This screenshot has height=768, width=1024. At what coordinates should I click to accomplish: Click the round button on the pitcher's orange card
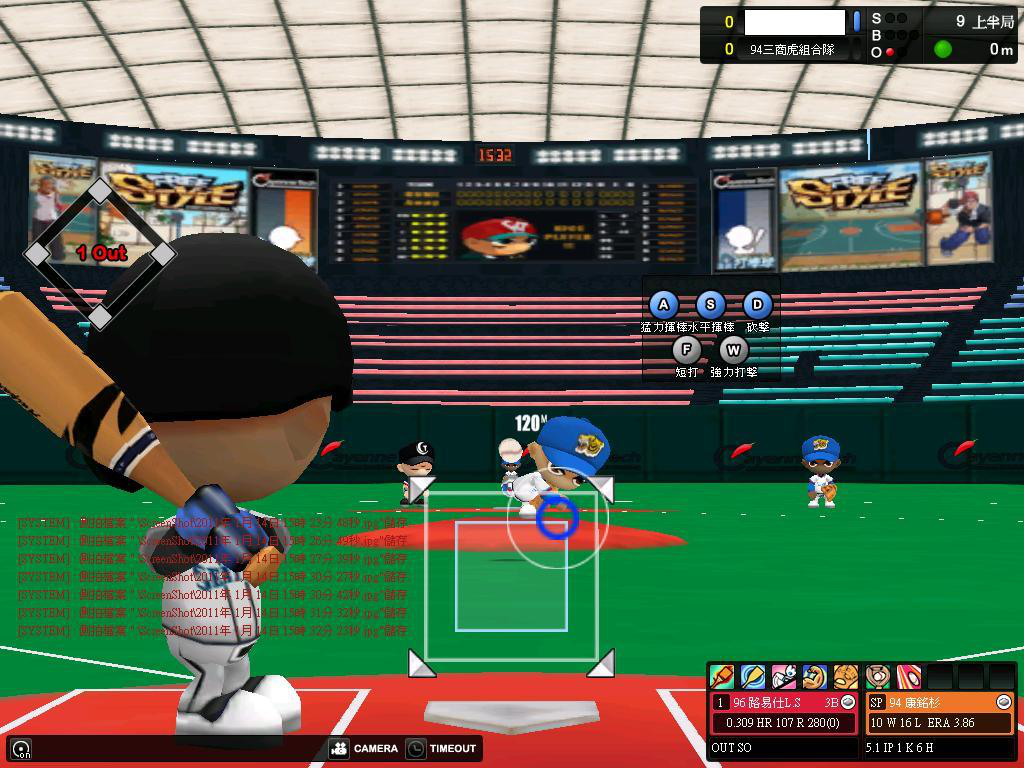[1004, 703]
